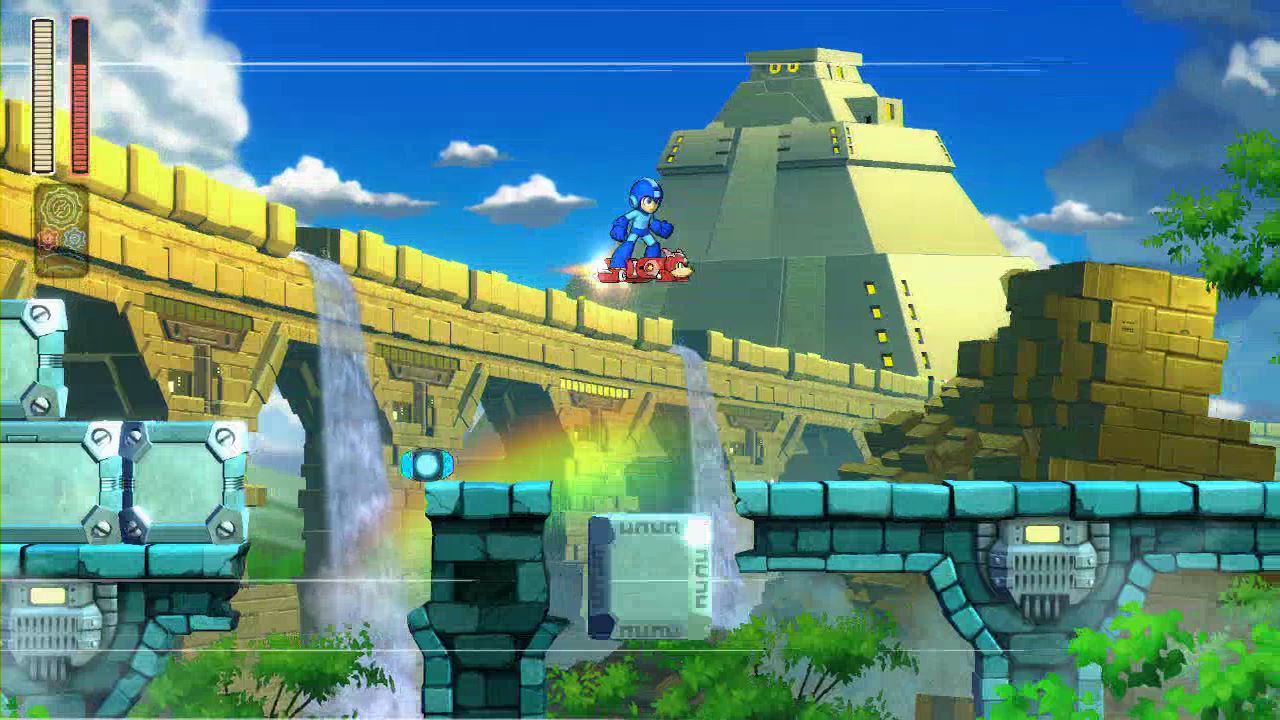
Task: Activate the red Power Gear icon
Action: tap(48, 239)
